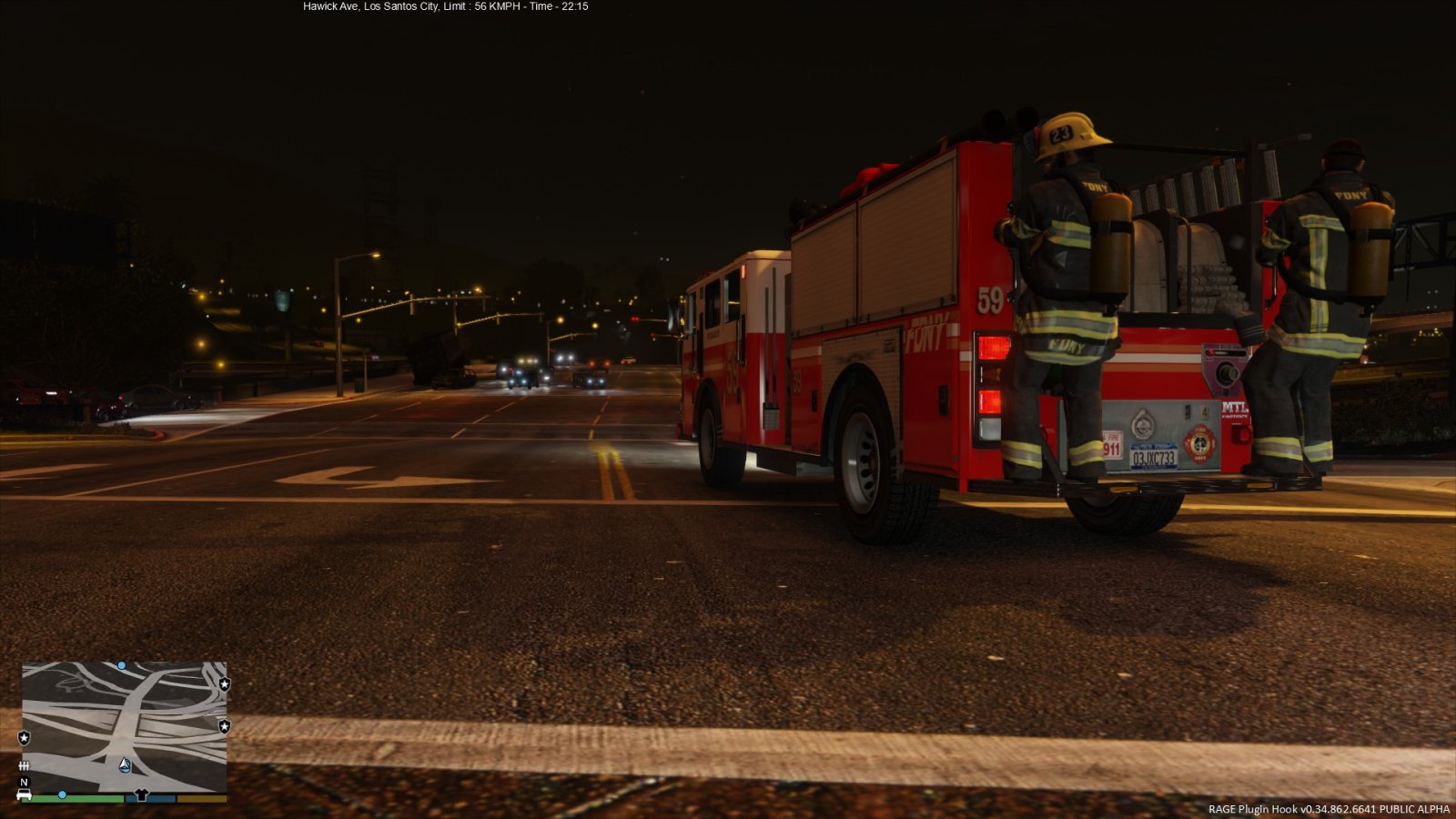The image size is (1456, 819).
Task: Click the clothing store t-shirt blip below the minimap
Action: [140, 794]
